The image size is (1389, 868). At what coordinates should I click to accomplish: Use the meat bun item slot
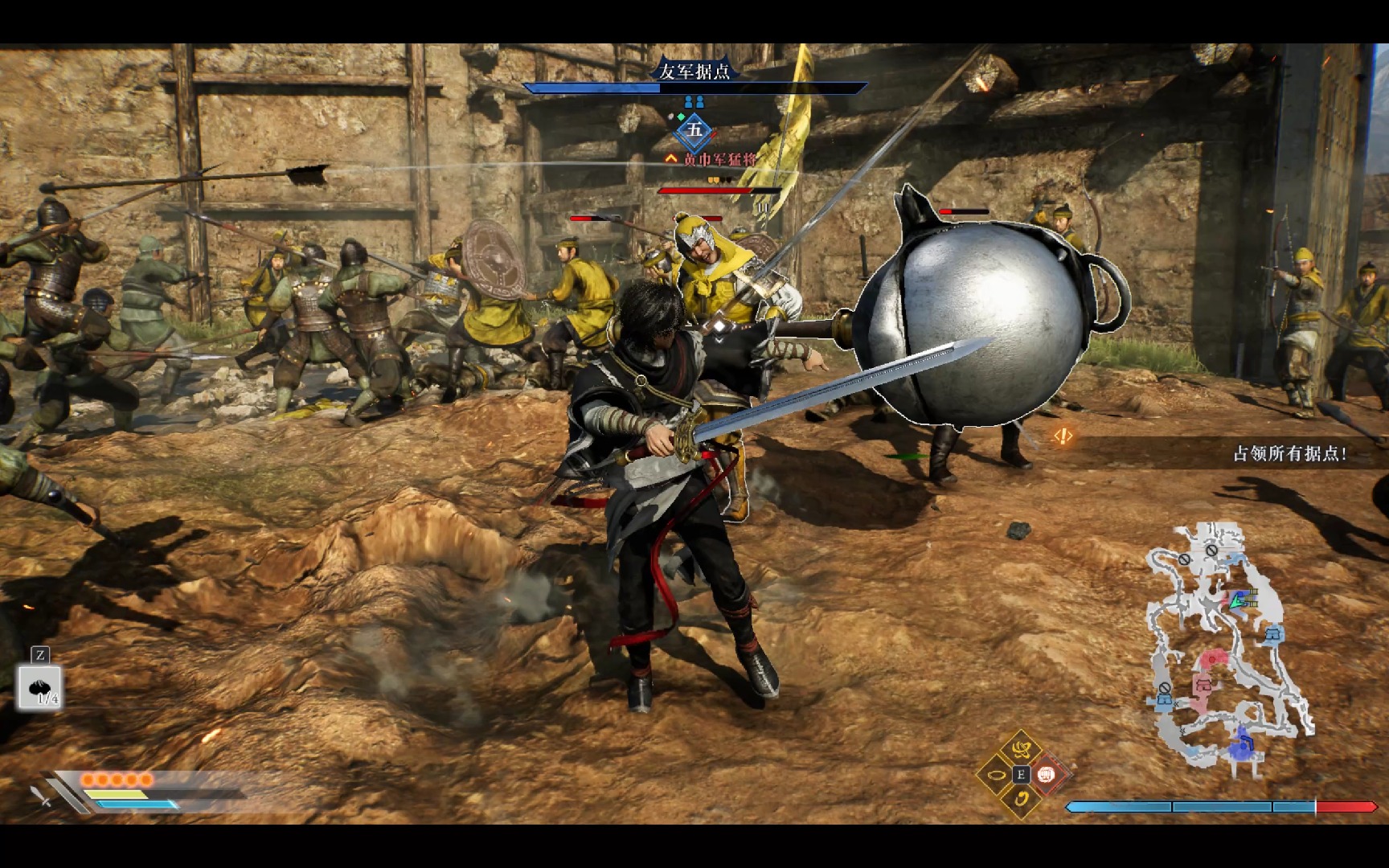tap(40, 688)
